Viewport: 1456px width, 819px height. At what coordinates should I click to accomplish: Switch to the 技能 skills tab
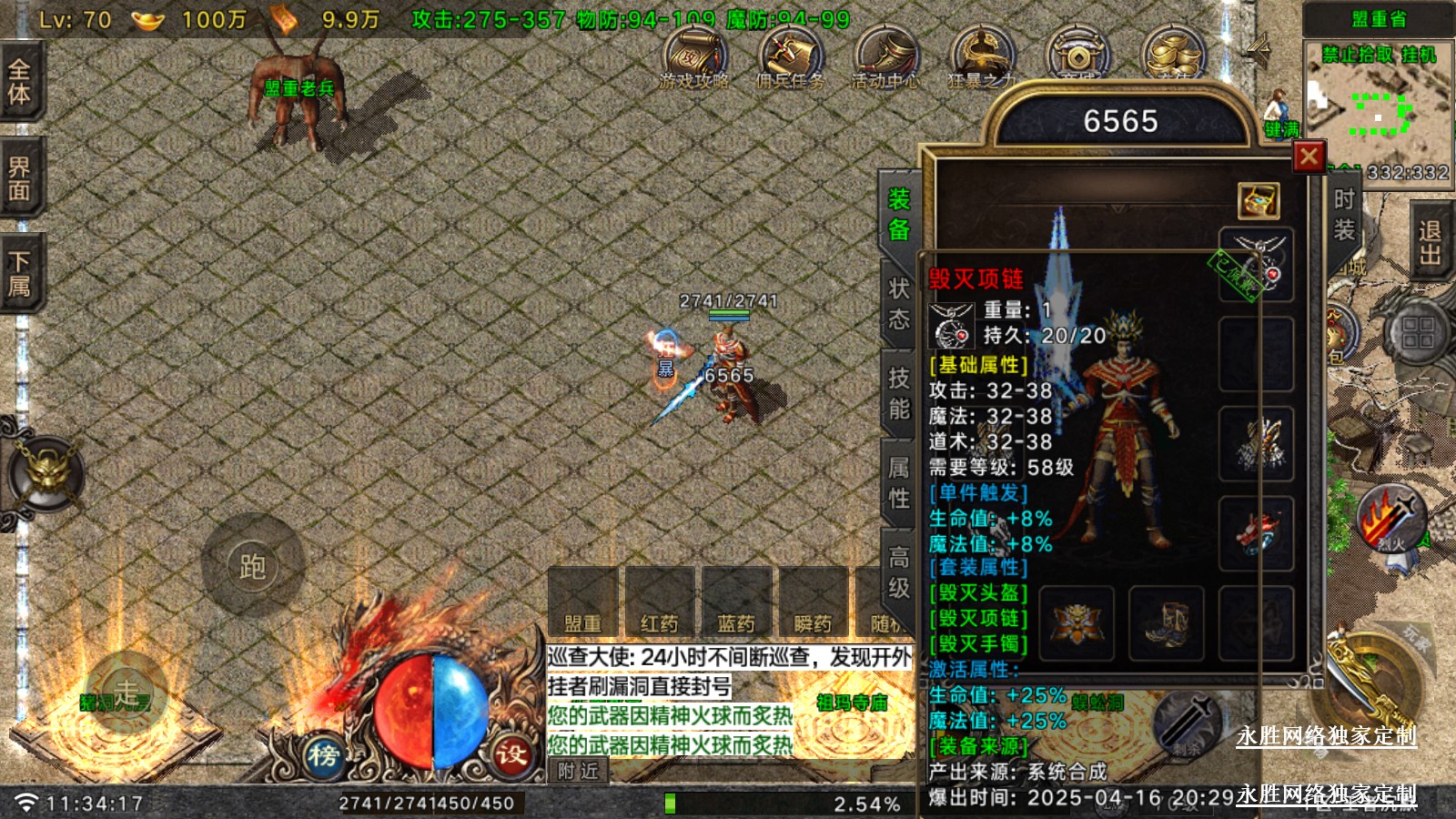tap(899, 393)
